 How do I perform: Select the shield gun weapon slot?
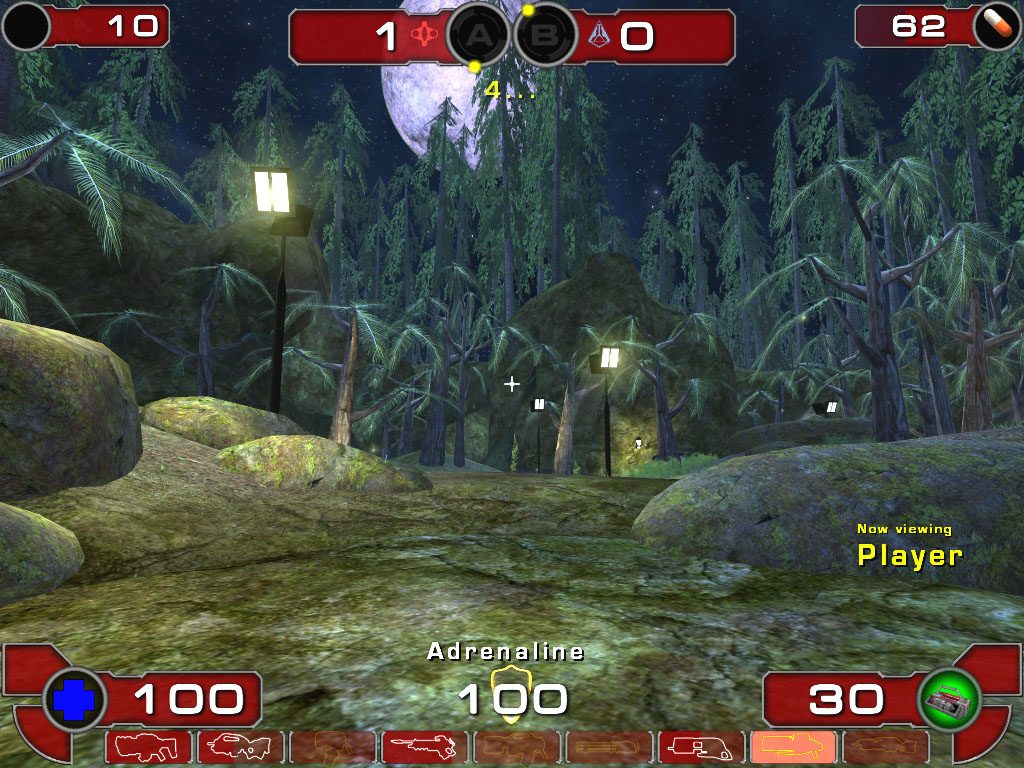pos(148,747)
